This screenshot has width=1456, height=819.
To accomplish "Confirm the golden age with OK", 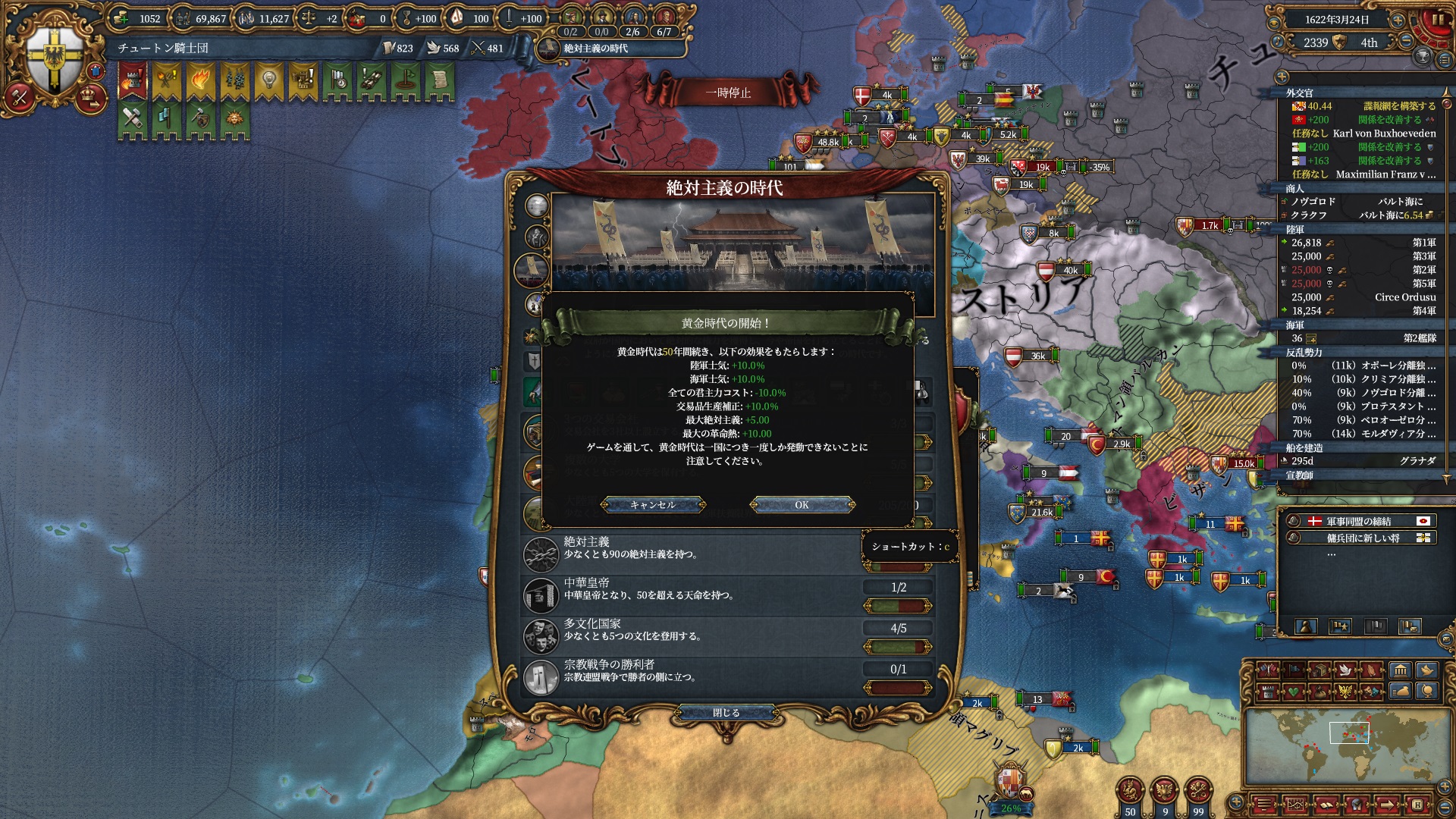I will tap(802, 505).
